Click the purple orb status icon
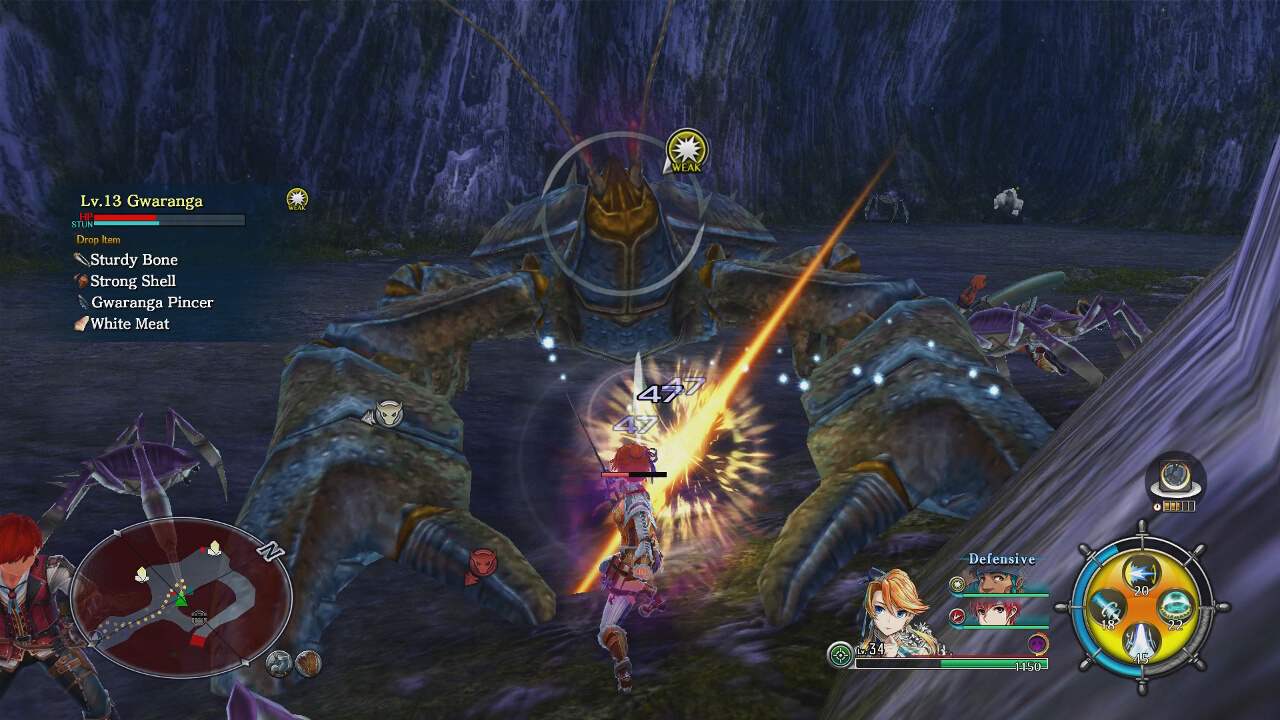1280x720 pixels. click(1036, 643)
